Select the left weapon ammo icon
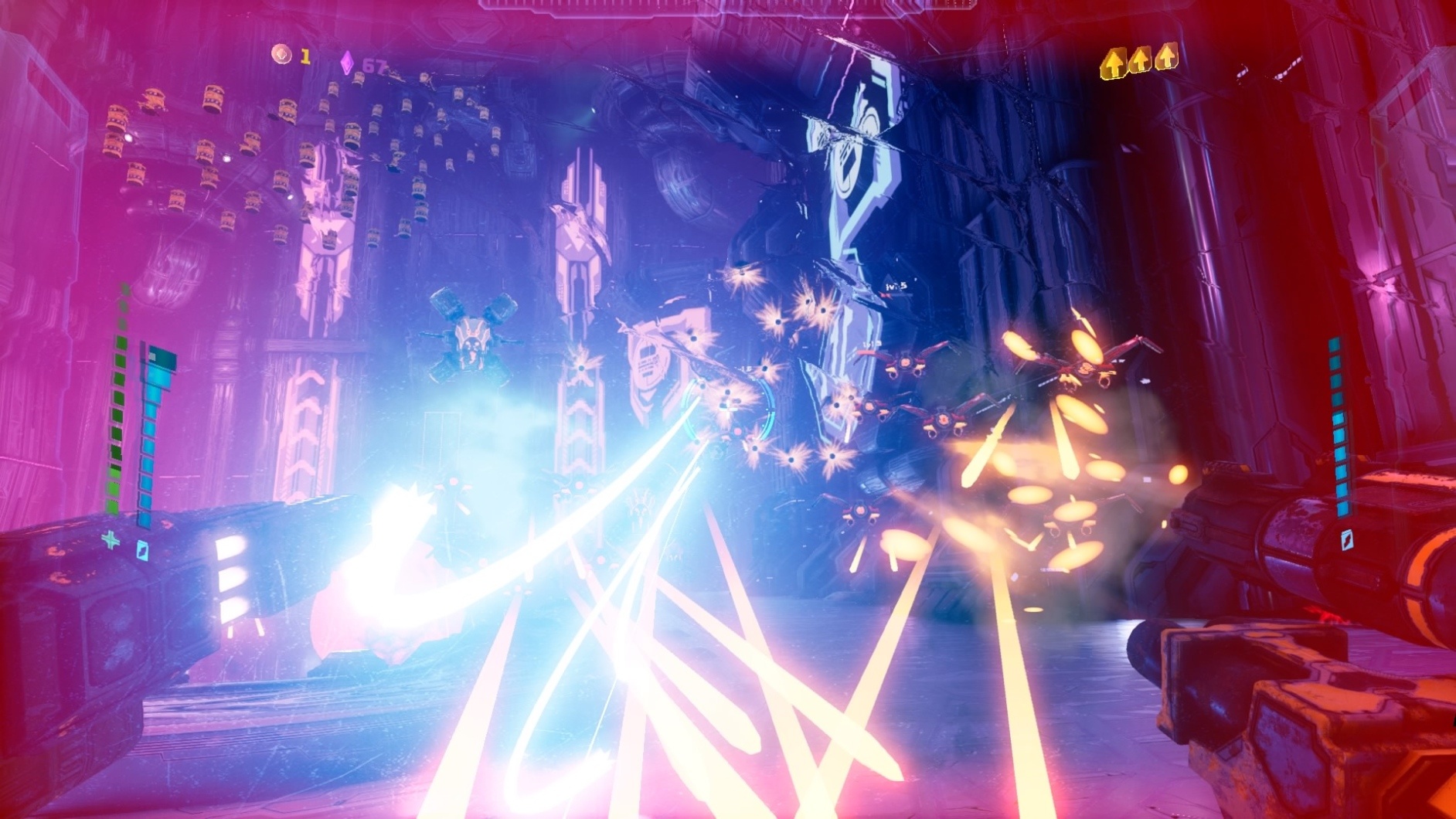1456x819 pixels. pyautogui.click(x=142, y=549)
